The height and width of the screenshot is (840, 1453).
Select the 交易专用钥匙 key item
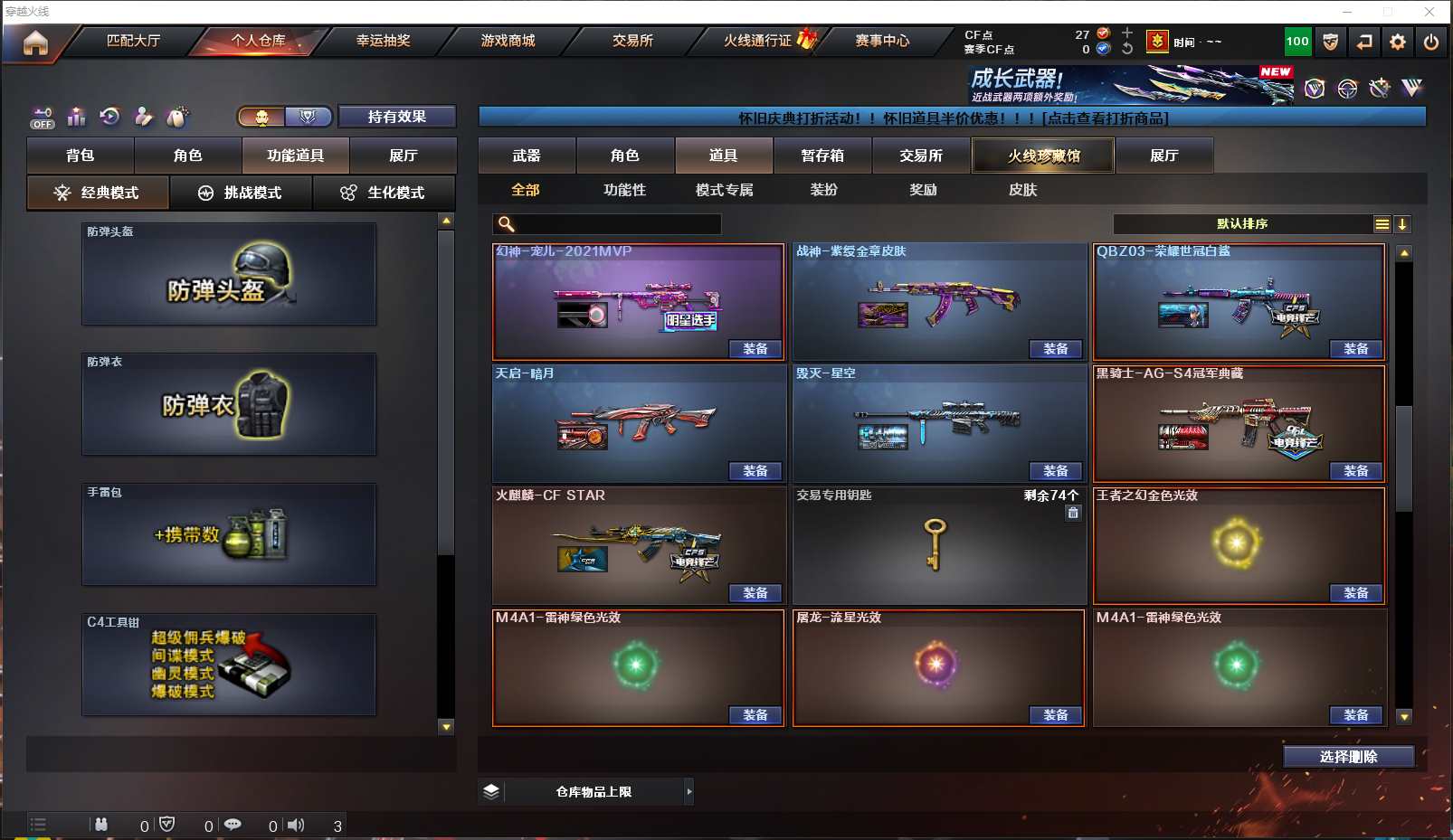tap(938, 546)
